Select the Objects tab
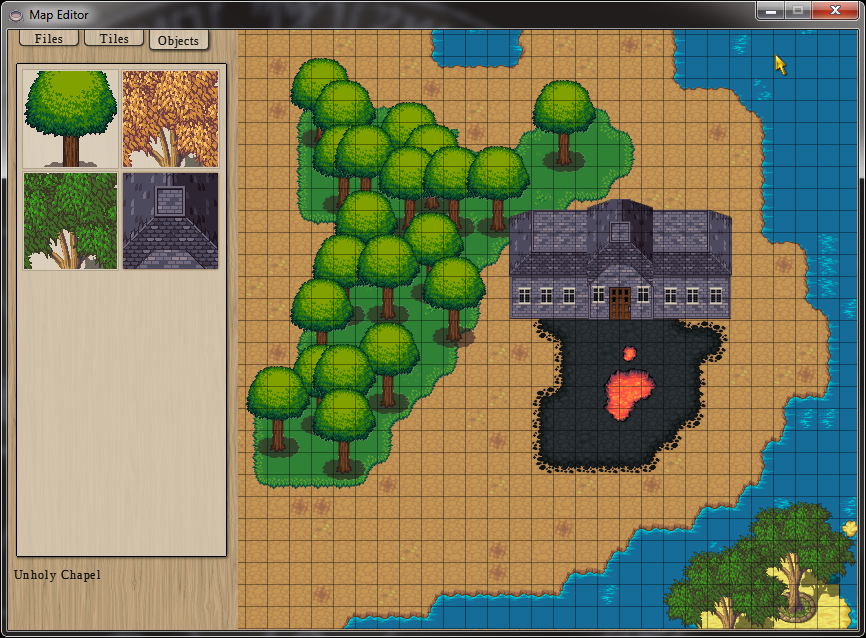Viewport: 866px width, 638px height. (178, 40)
